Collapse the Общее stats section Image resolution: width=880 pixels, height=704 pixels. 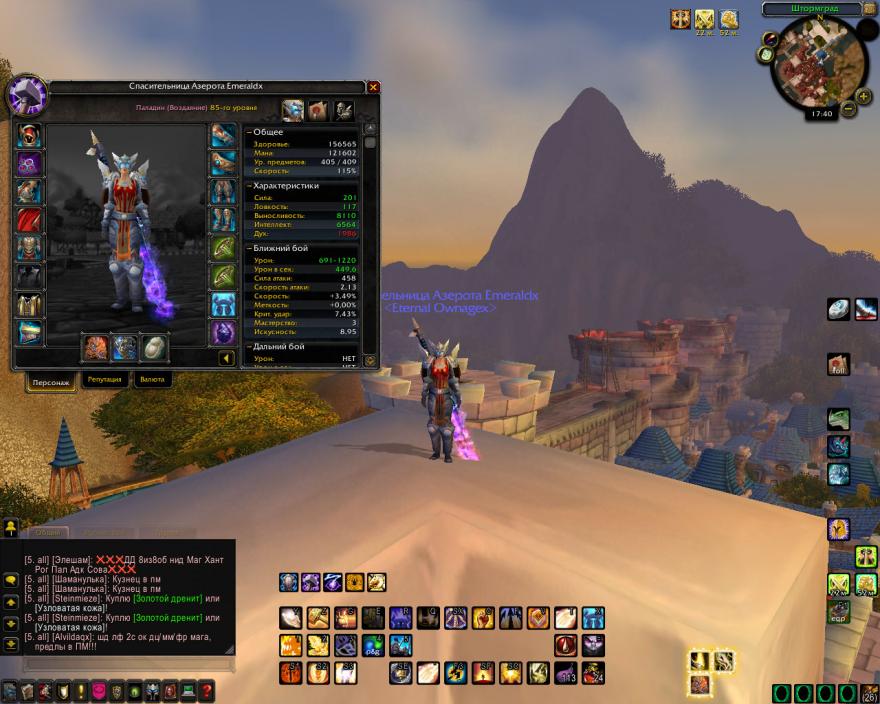(249, 132)
